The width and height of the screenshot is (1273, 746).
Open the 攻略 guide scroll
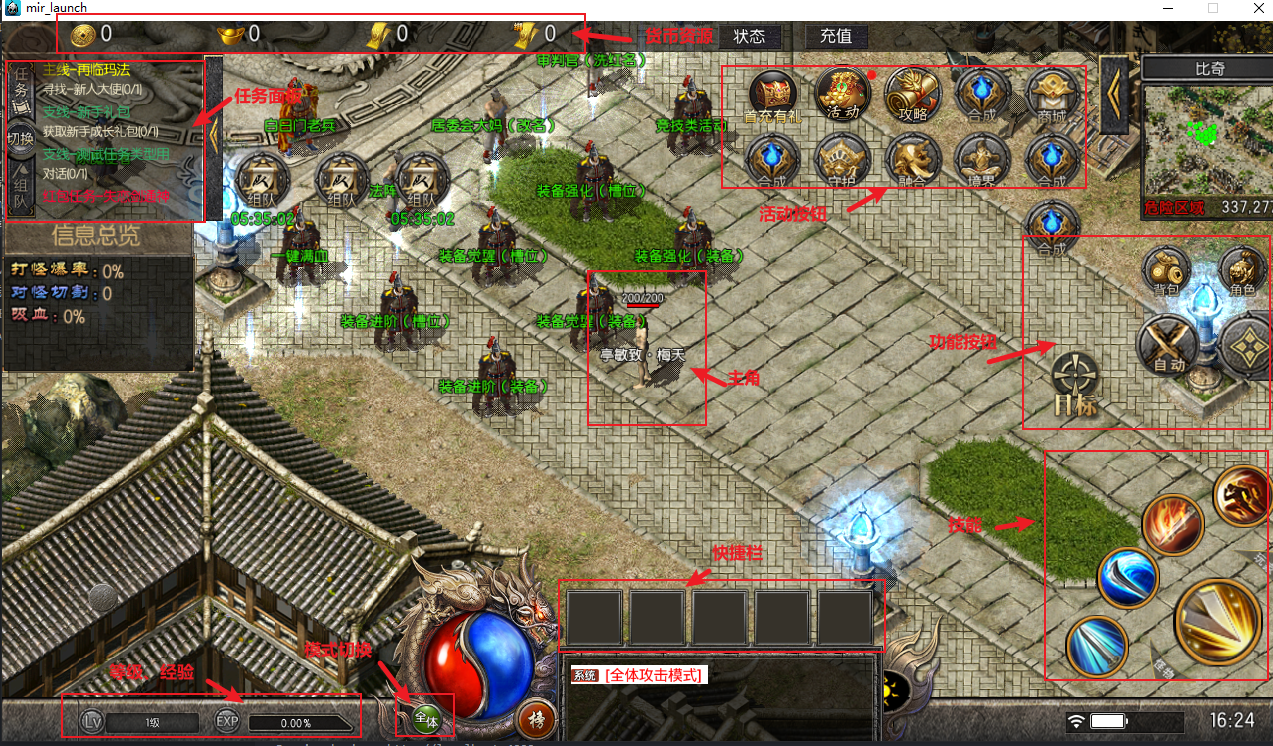(914, 93)
